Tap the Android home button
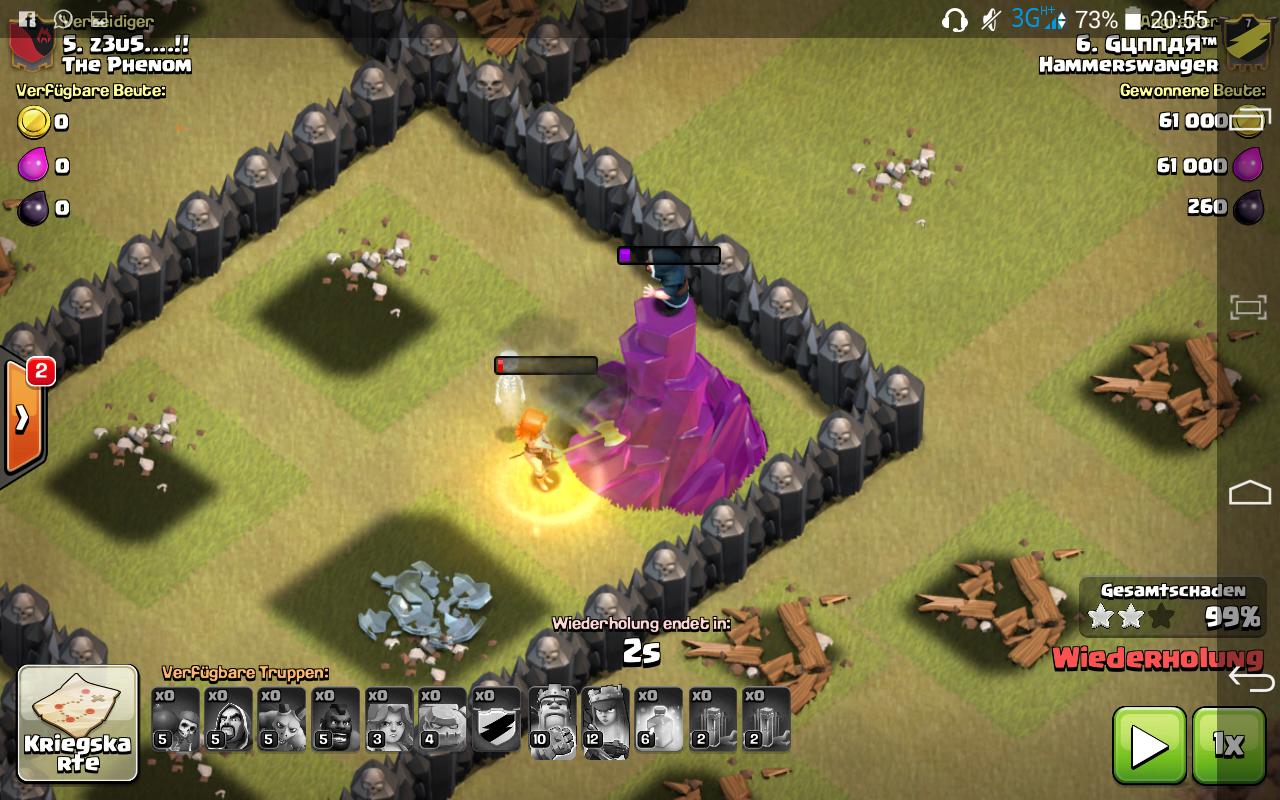 point(1250,492)
